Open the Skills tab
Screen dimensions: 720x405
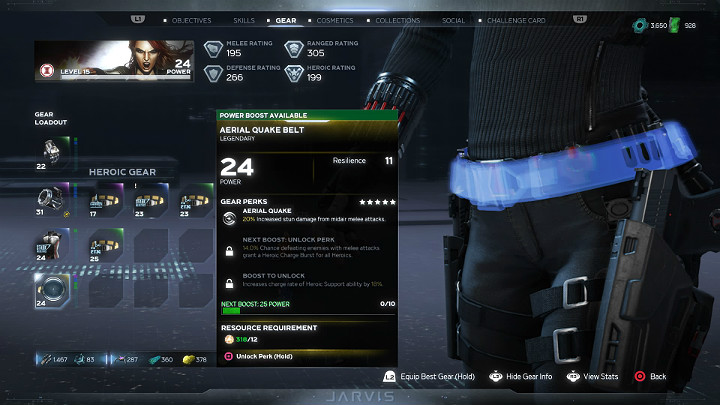[x=243, y=20]
